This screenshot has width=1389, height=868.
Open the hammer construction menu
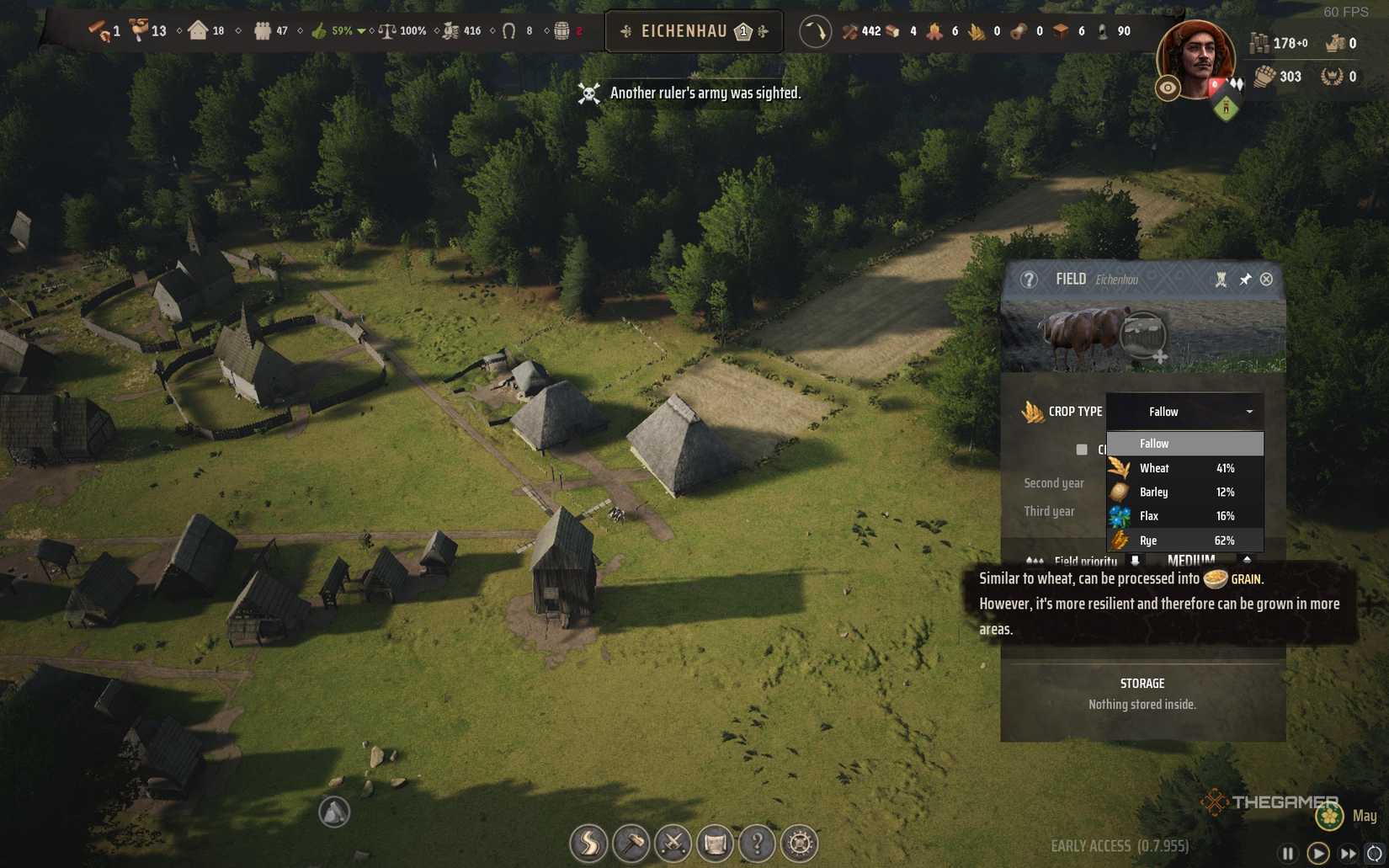point(631,843)
